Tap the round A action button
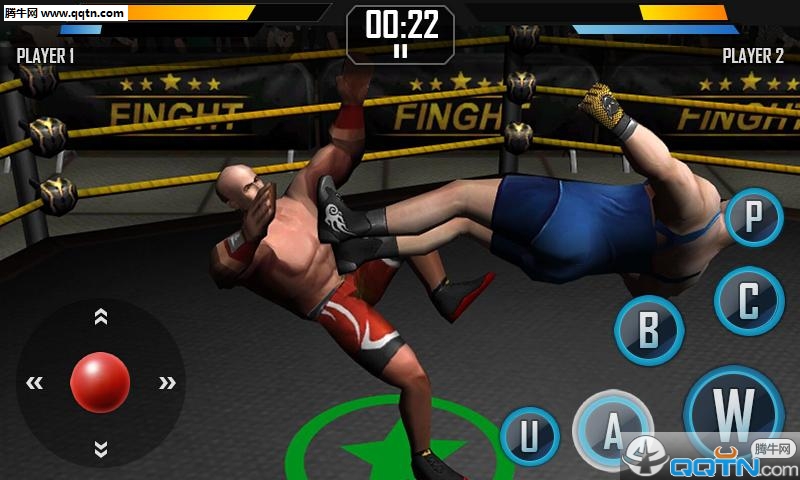This screenshot has height=480, width=800. pos(613,432)
